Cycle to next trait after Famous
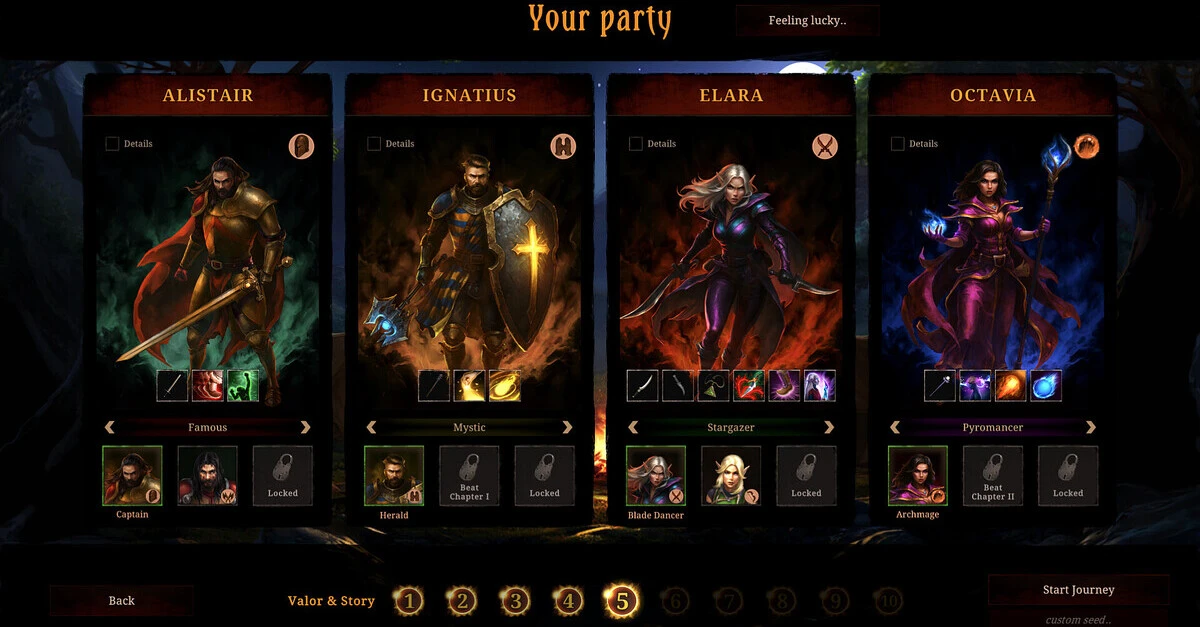Screen dimensions: 1200x627 click(305, 427)
